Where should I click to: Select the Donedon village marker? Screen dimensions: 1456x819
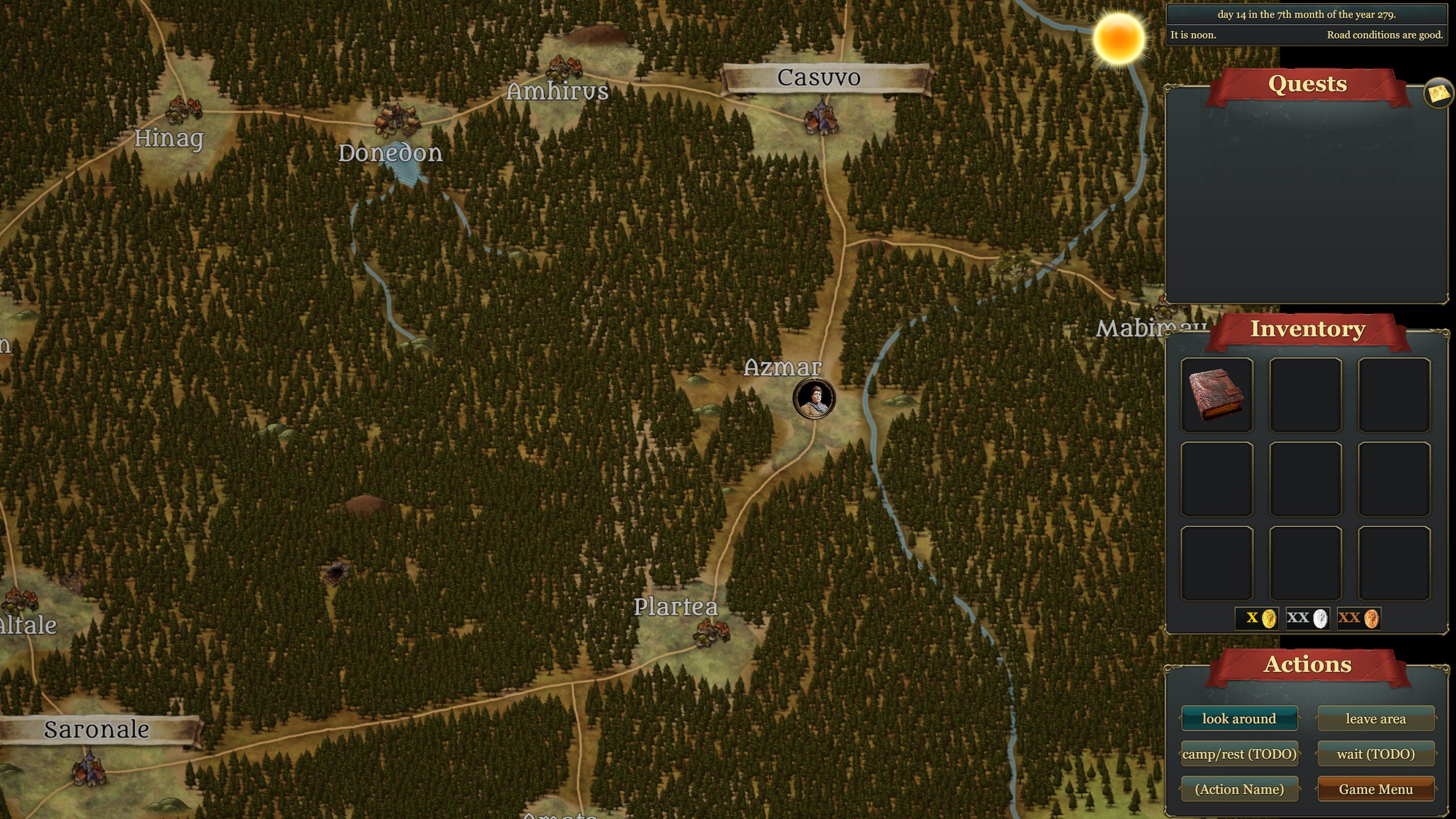coord(396,119)
